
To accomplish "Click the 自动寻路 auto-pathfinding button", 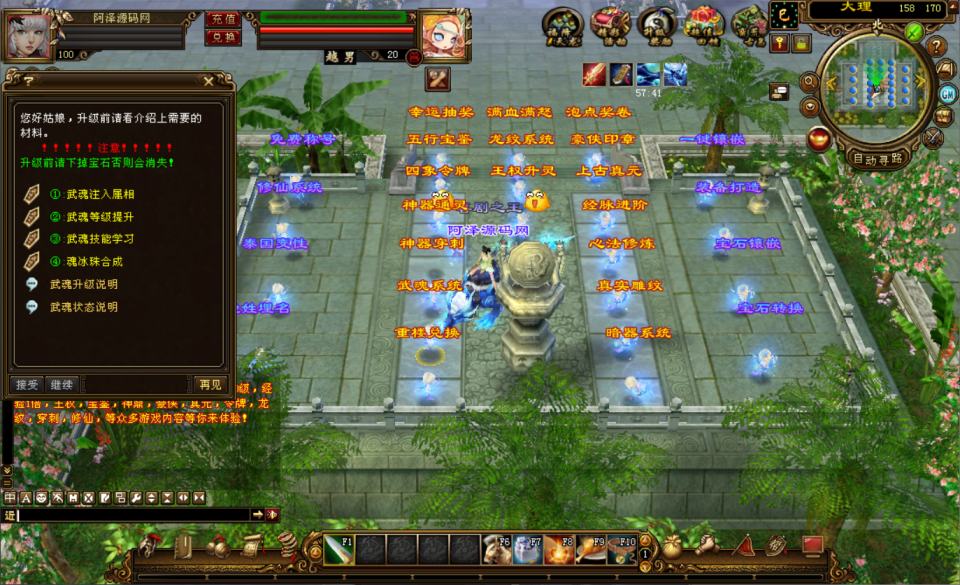I will pos(877,157).
